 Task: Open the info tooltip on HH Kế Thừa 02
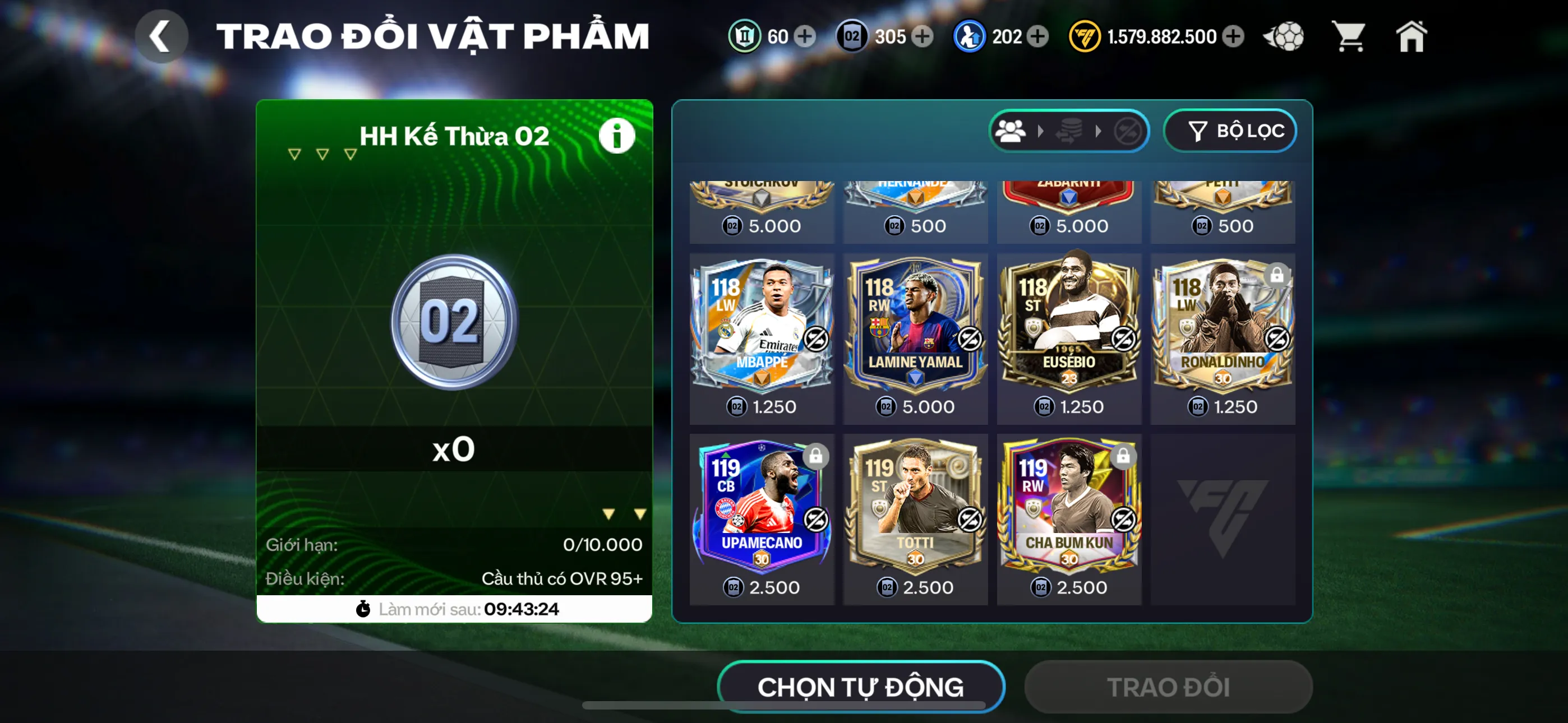[617, 135]
